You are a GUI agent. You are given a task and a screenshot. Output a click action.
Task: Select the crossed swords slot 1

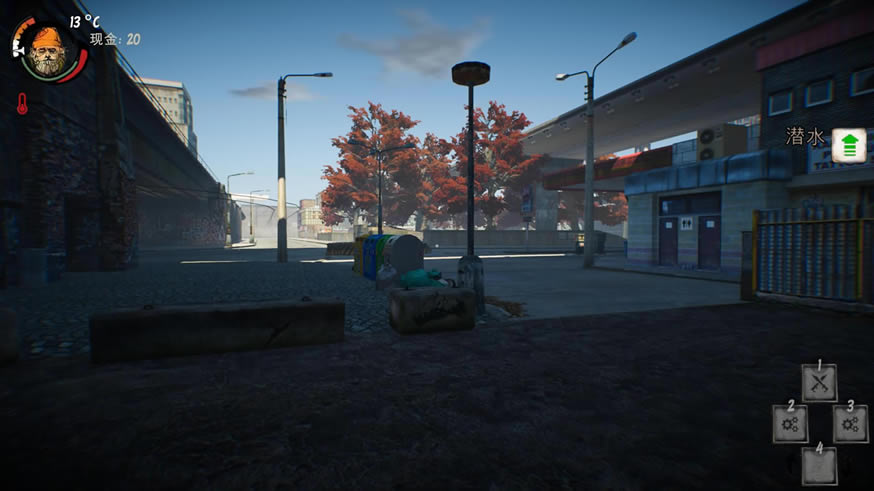[819, 382]
